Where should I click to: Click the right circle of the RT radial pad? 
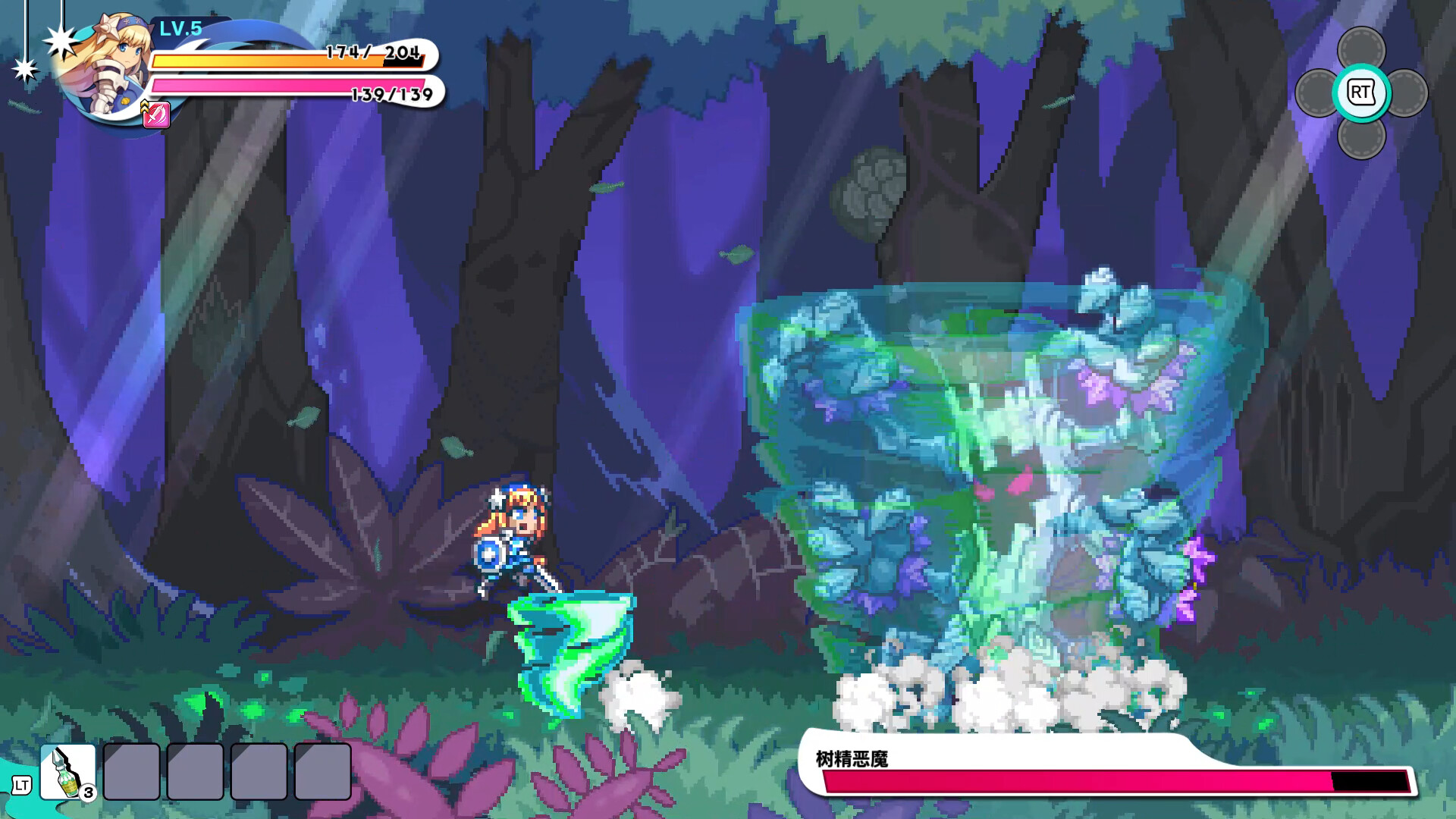point(1408,93)
